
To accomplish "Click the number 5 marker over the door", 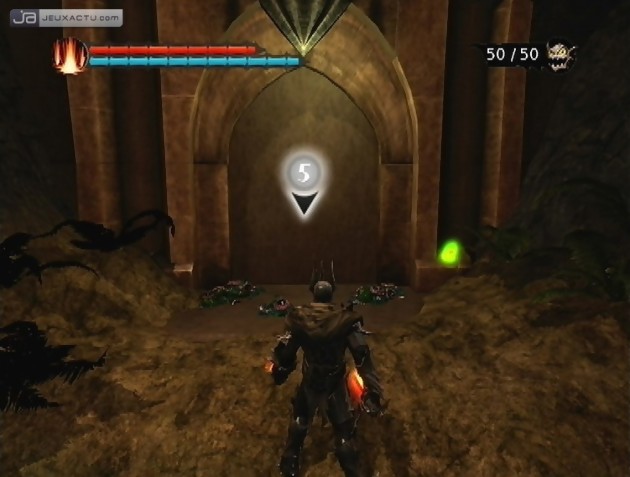I will click(304, 174).
